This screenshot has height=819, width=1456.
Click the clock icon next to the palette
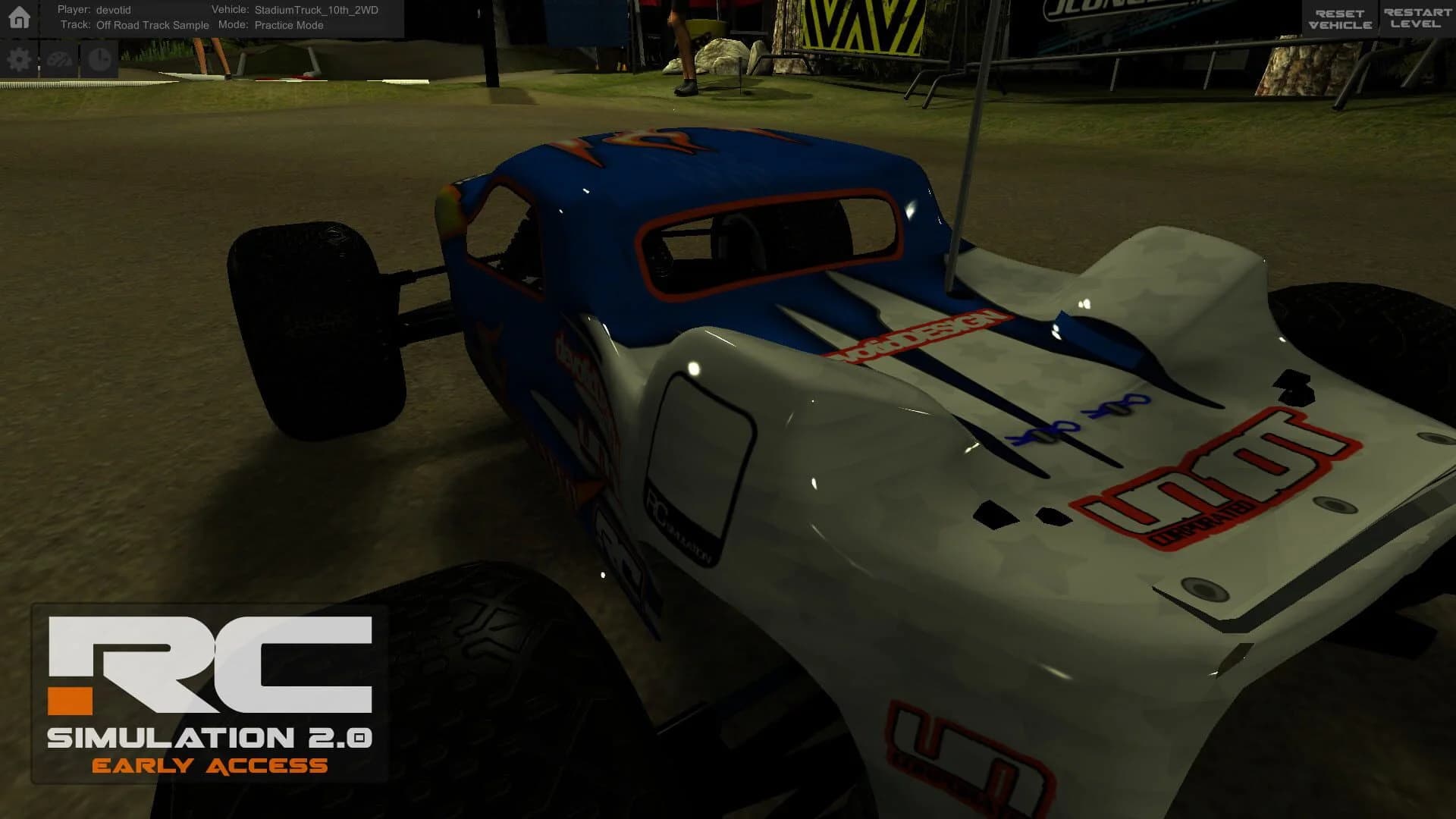pos(99,58)
